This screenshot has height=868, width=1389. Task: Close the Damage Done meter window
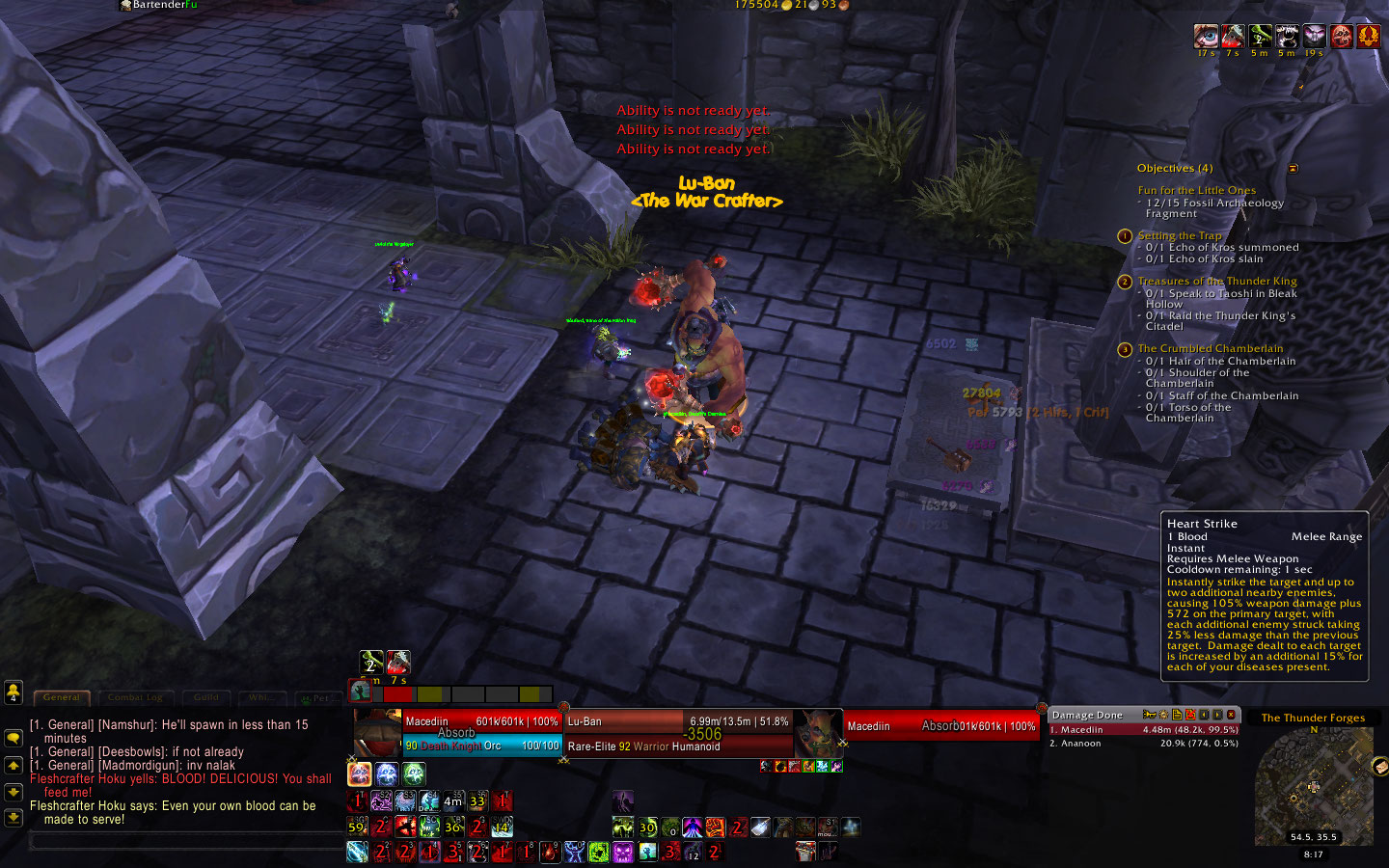click(x=1231, y=715)
